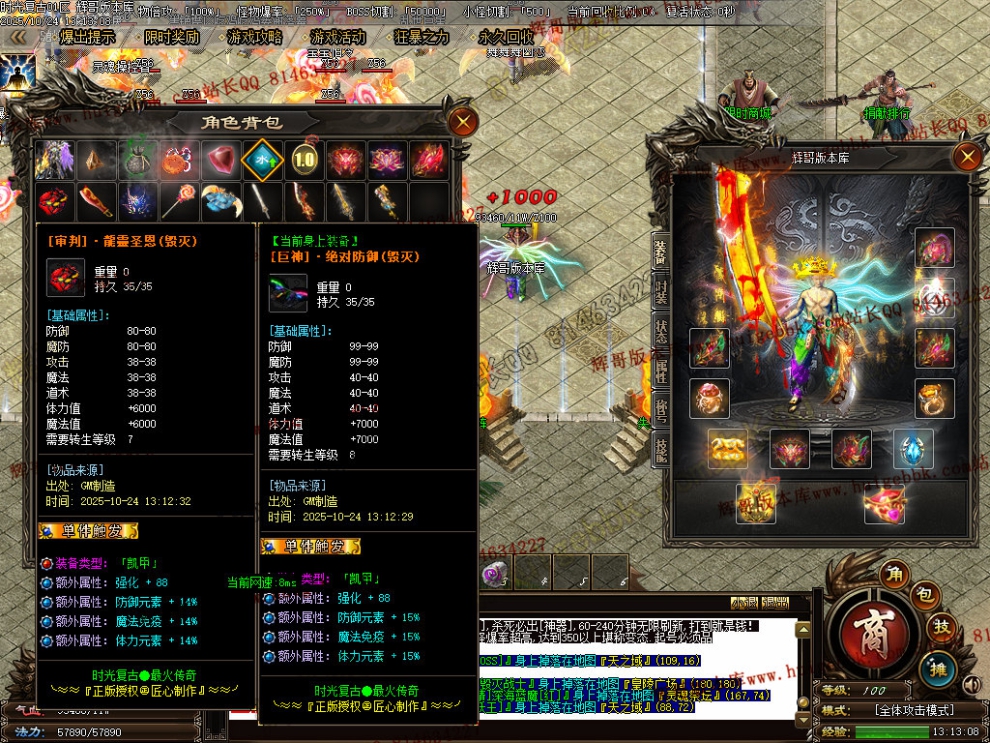Select the red gem item in bag
The height and width of the screenshot is (743, 990).
221,160
